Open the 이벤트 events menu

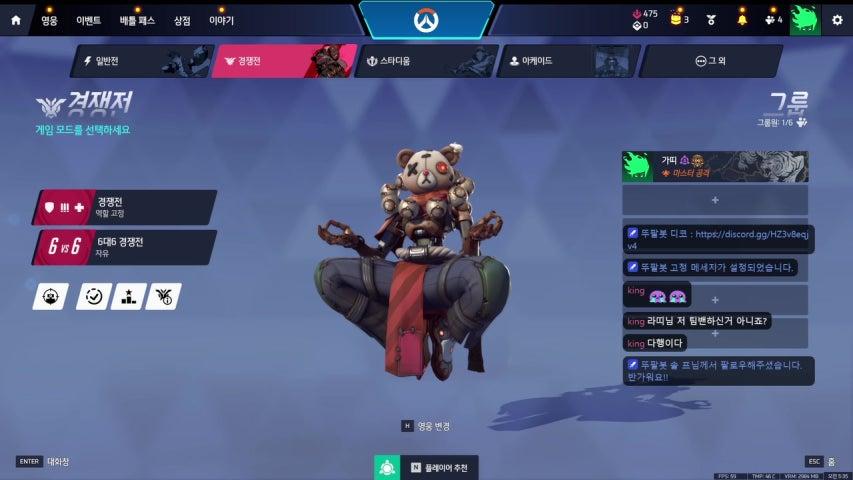pos(89,19)
